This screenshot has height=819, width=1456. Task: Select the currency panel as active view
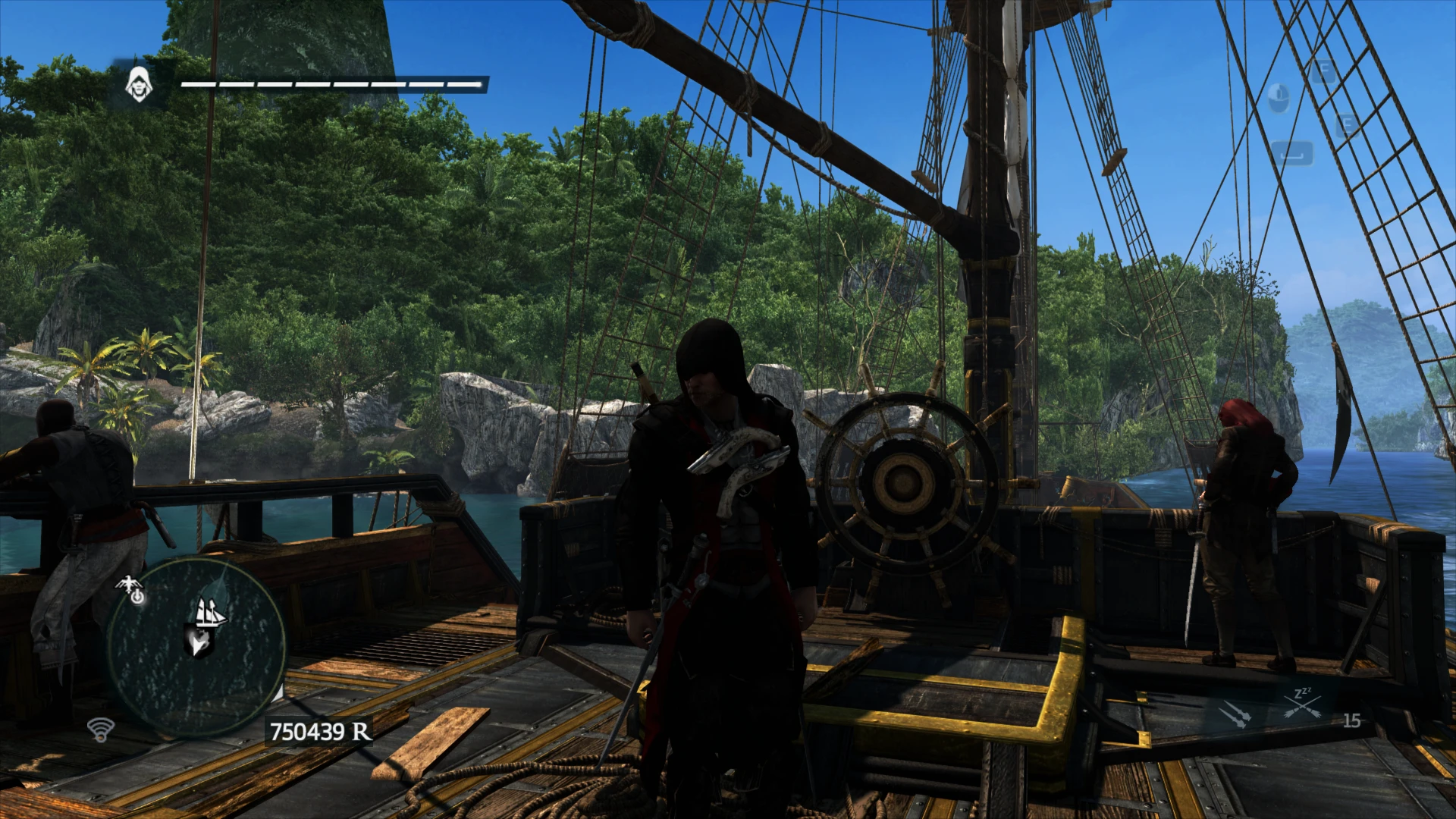pyautogui.click(x=318, y=732)
